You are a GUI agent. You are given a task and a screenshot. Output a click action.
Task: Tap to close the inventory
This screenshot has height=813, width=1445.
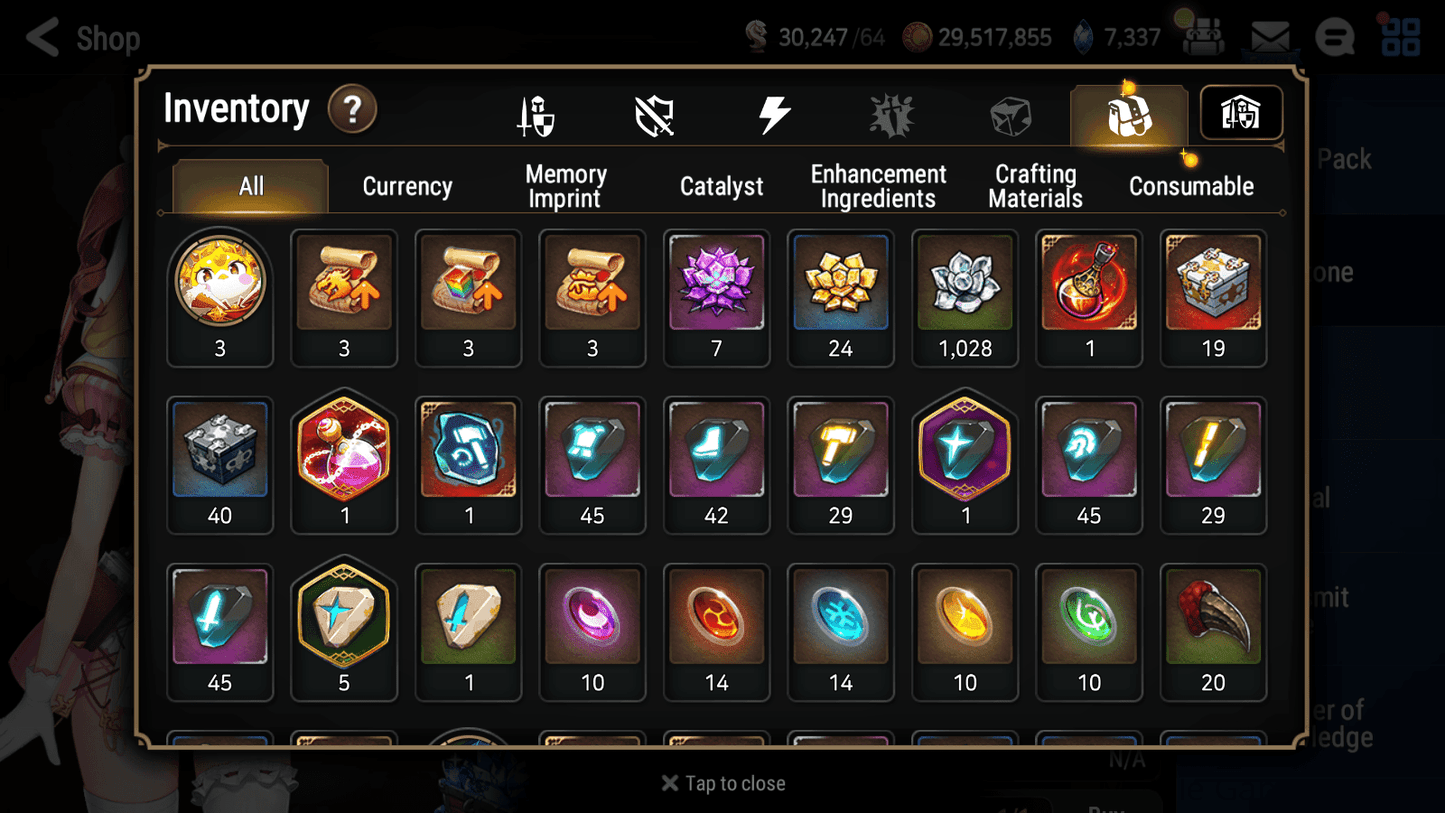pyautogui.click(x=722, y=783)
